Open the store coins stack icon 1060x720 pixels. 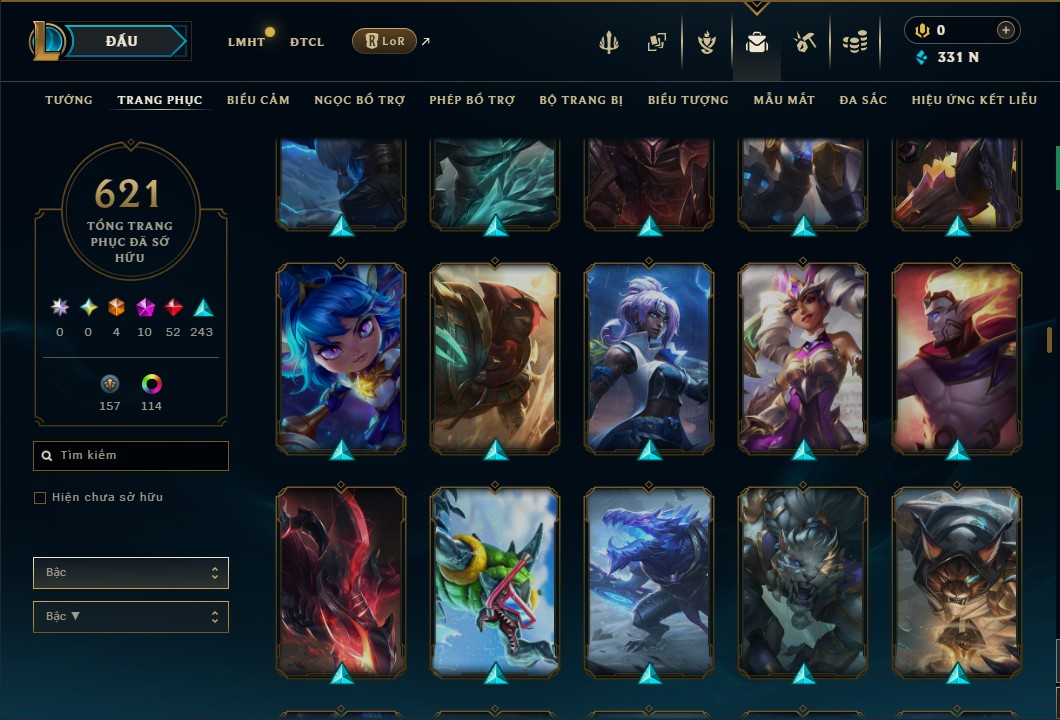[854, 42]
